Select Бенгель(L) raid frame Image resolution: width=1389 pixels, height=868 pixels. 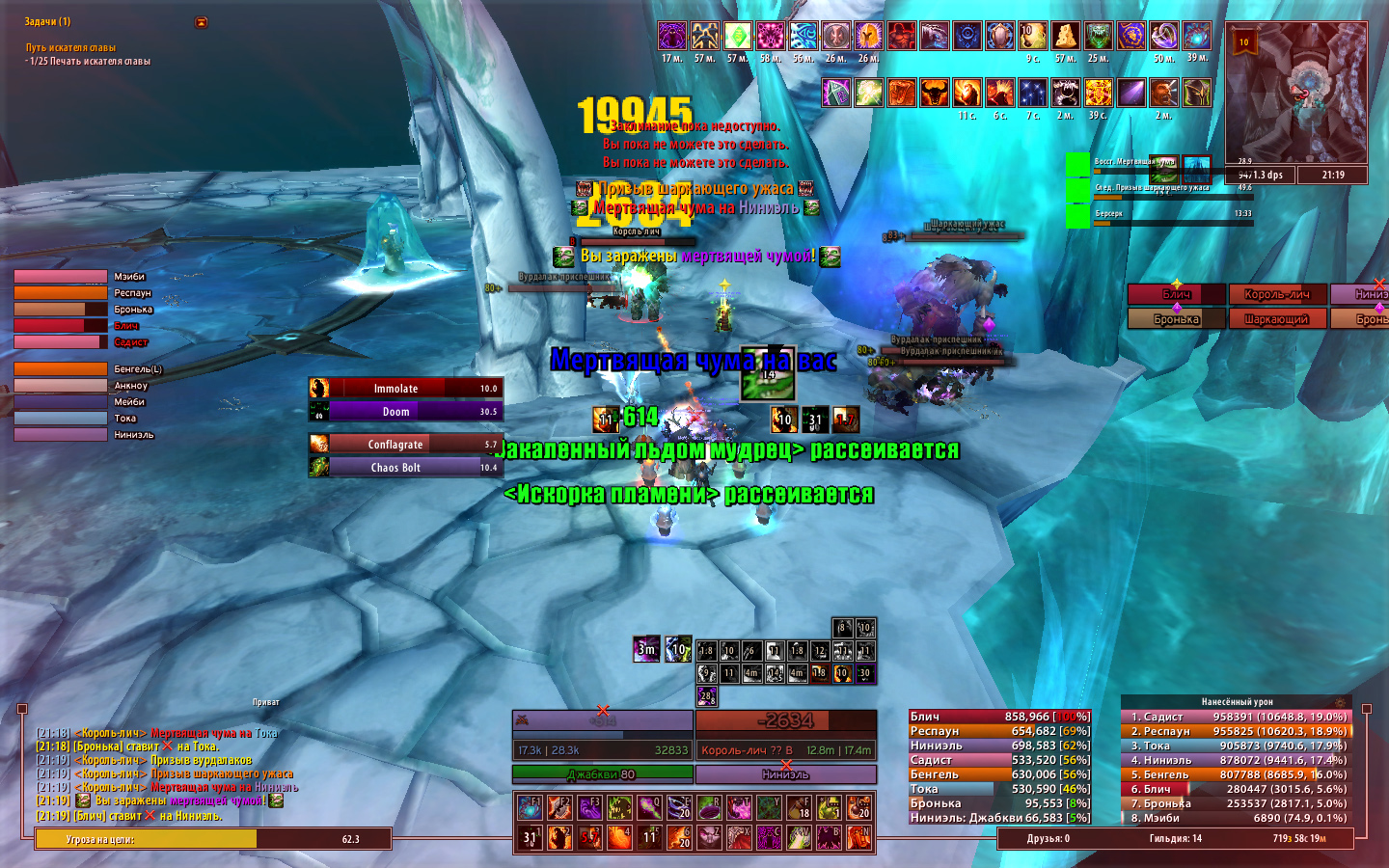pyautogui.click(x=61, y=369)
